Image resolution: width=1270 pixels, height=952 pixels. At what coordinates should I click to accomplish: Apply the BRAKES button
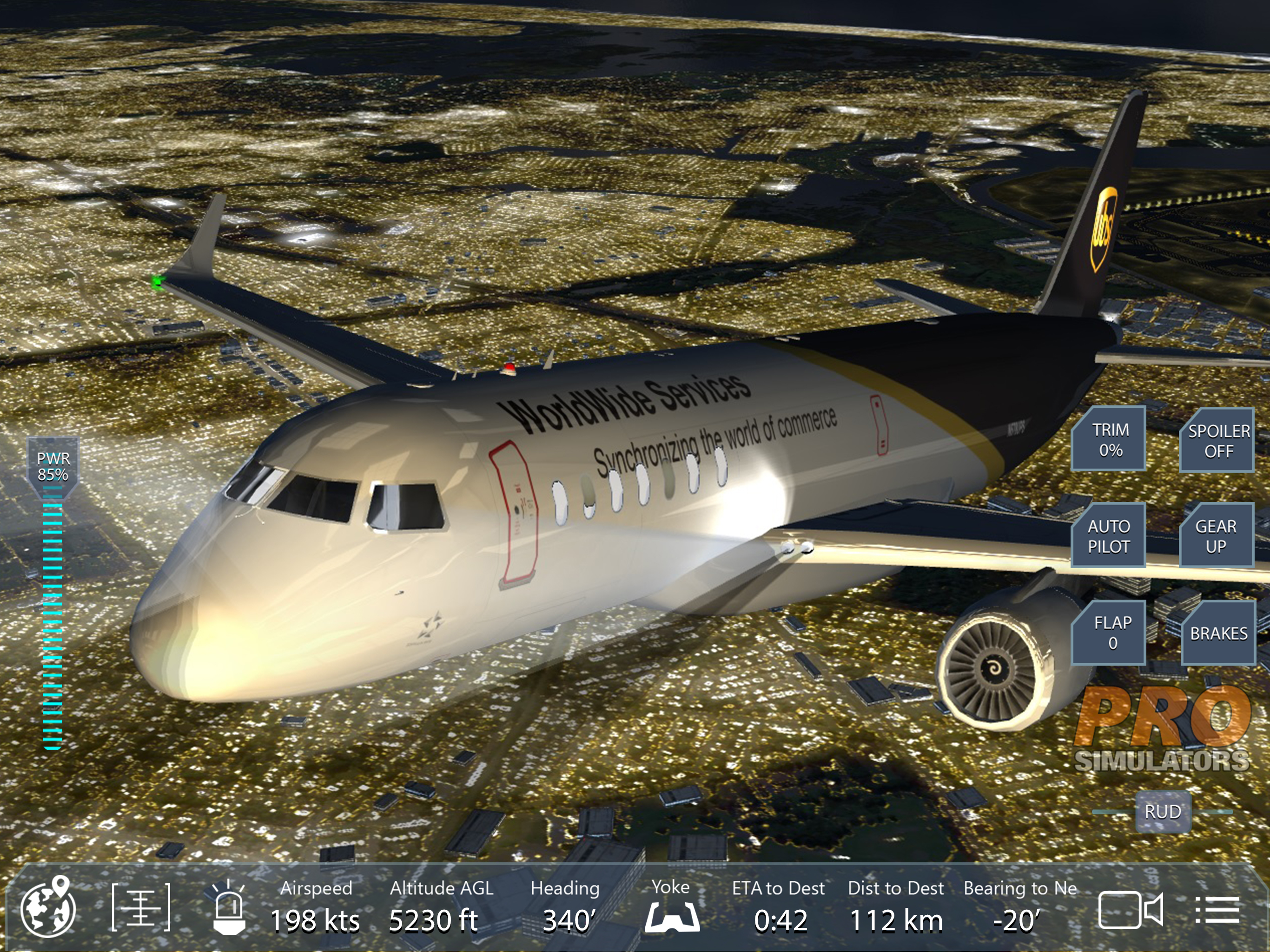click(1218, 633)
